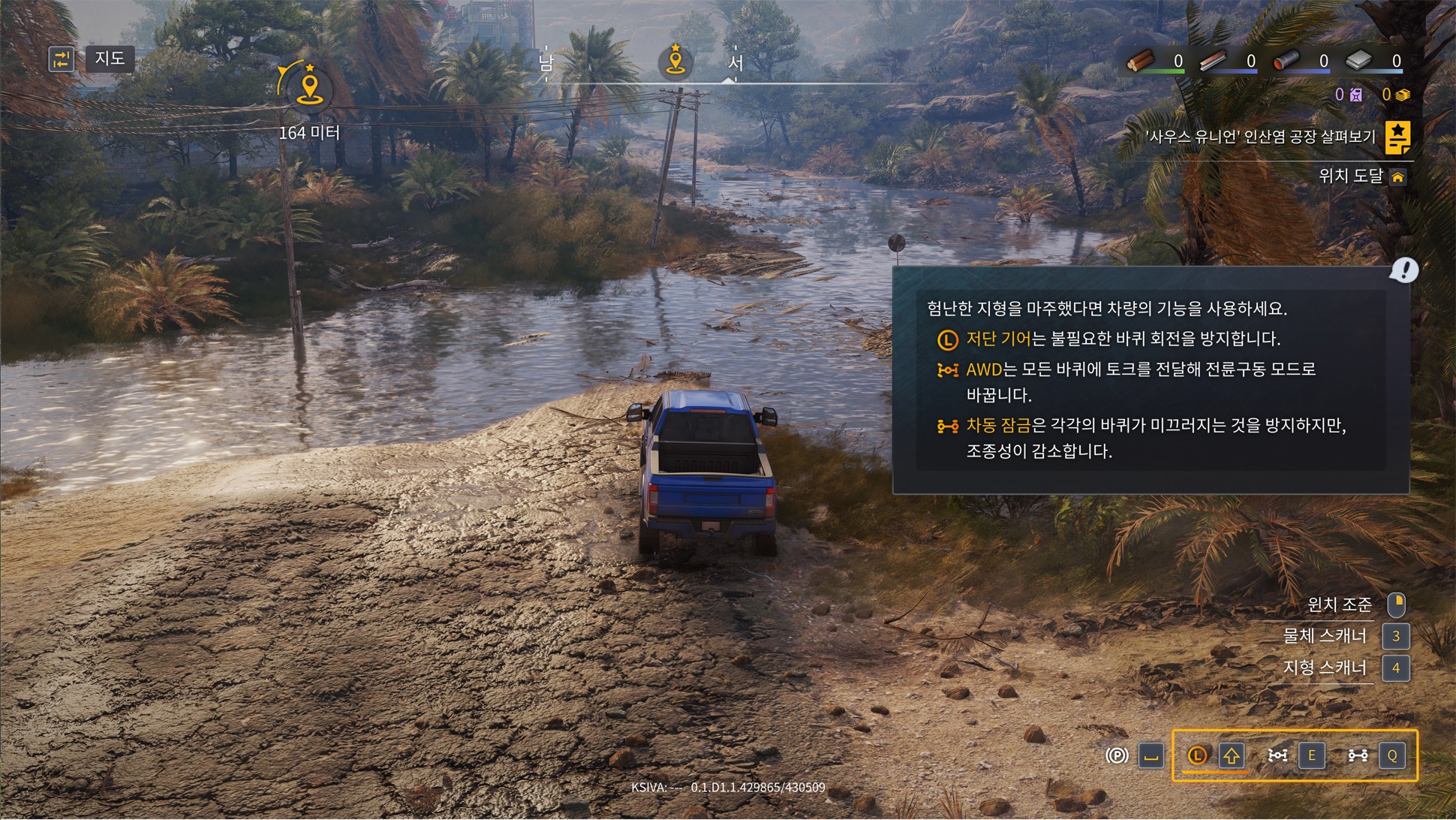Select the 164 미터 waypoint marker
This screenshot has height=820, width=1456.
point(308,89)
